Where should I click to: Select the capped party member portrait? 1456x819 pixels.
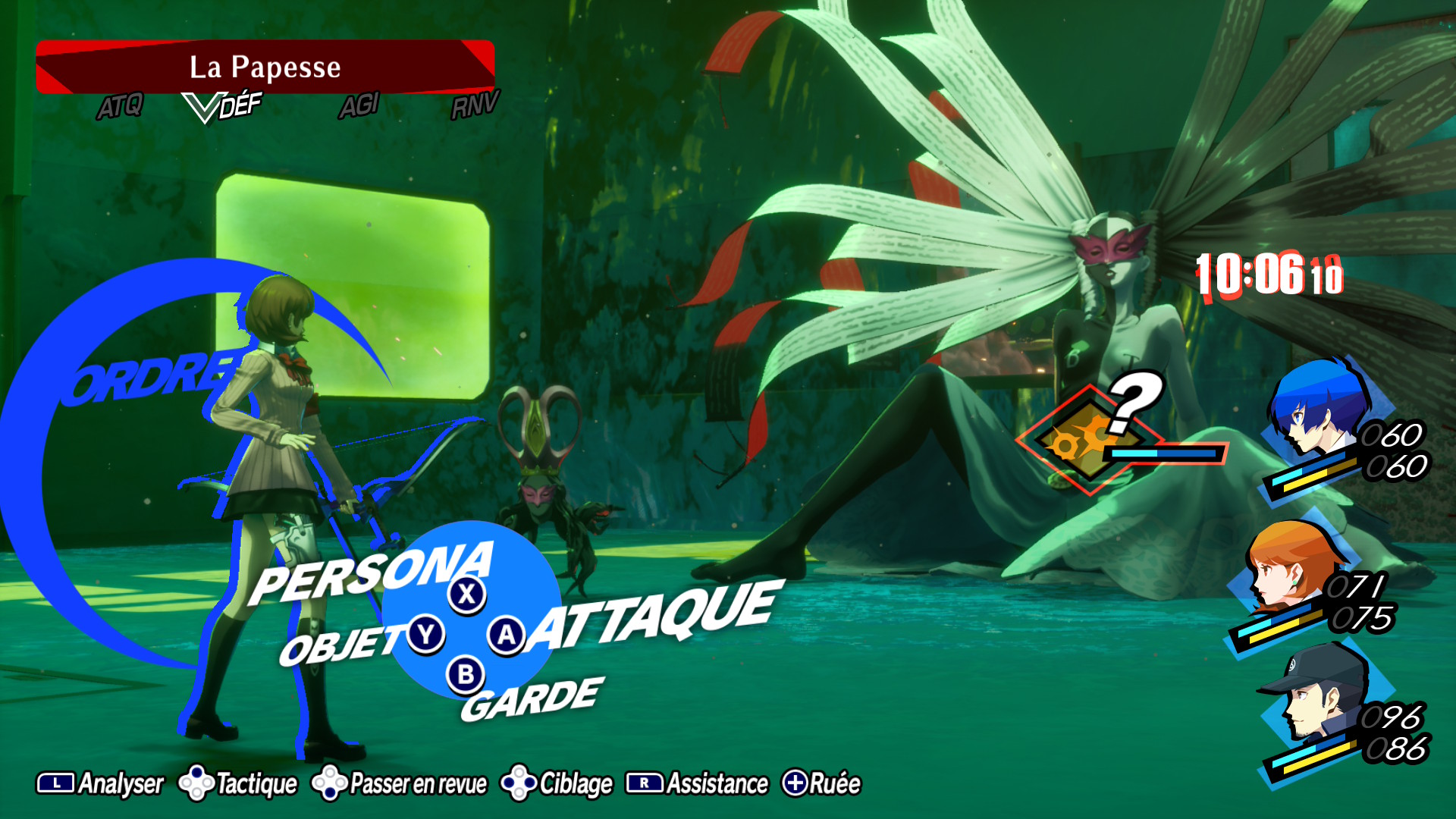(x=1316, y=694)
